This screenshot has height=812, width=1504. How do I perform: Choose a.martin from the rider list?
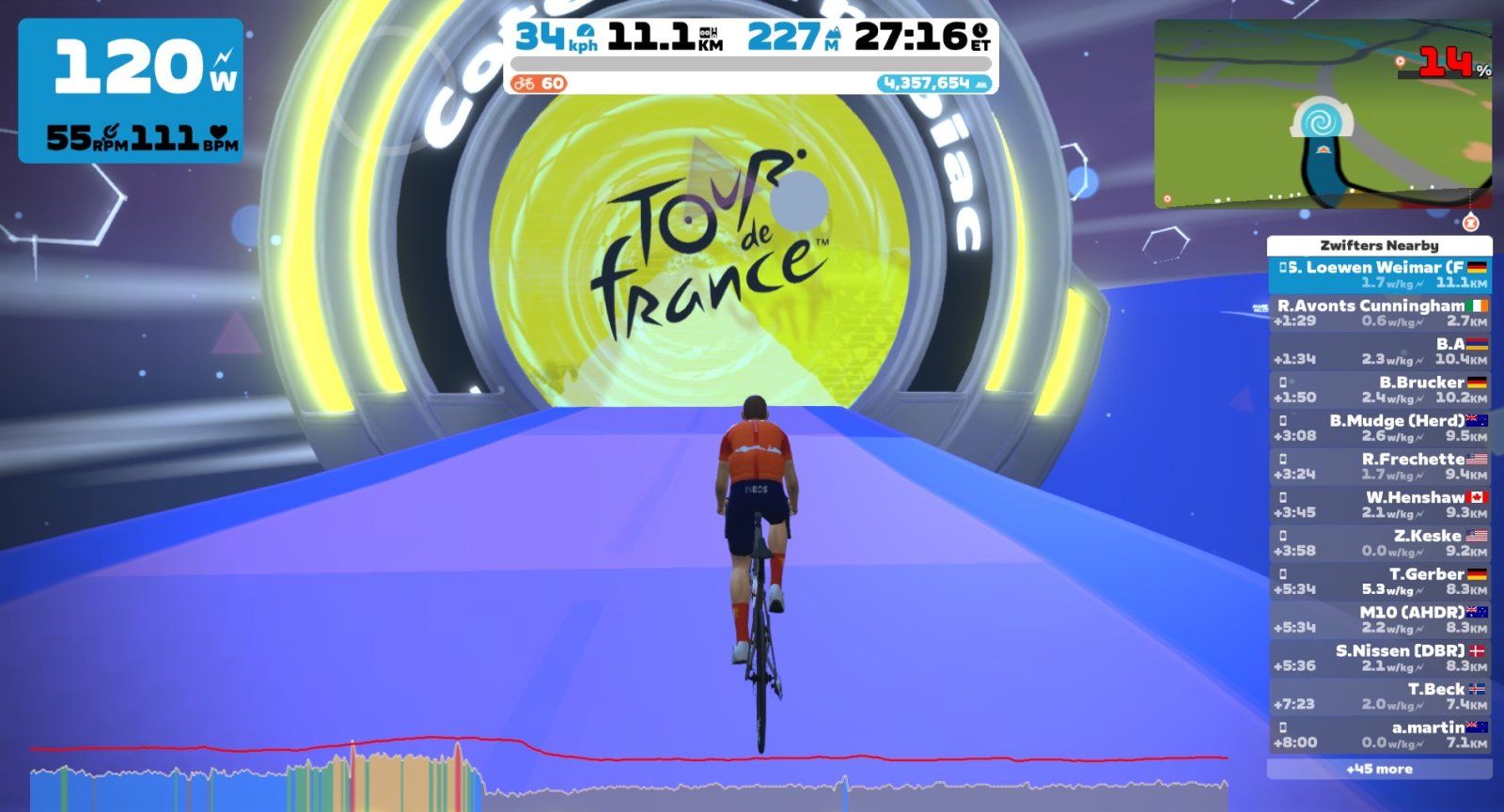[x=1379, y=735]
